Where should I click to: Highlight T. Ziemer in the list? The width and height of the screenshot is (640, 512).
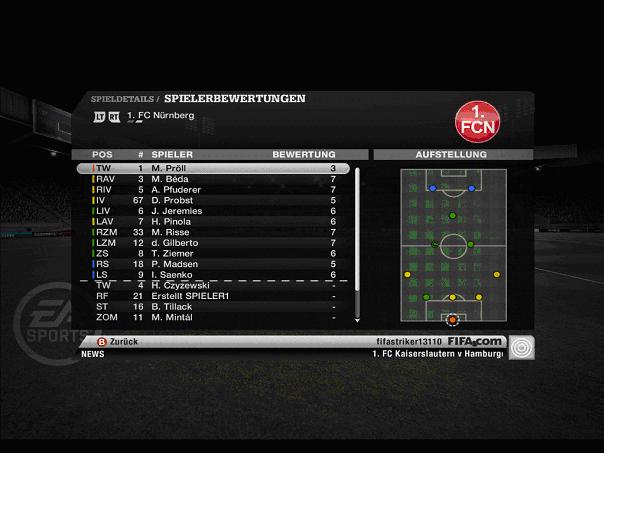(214, 254)
